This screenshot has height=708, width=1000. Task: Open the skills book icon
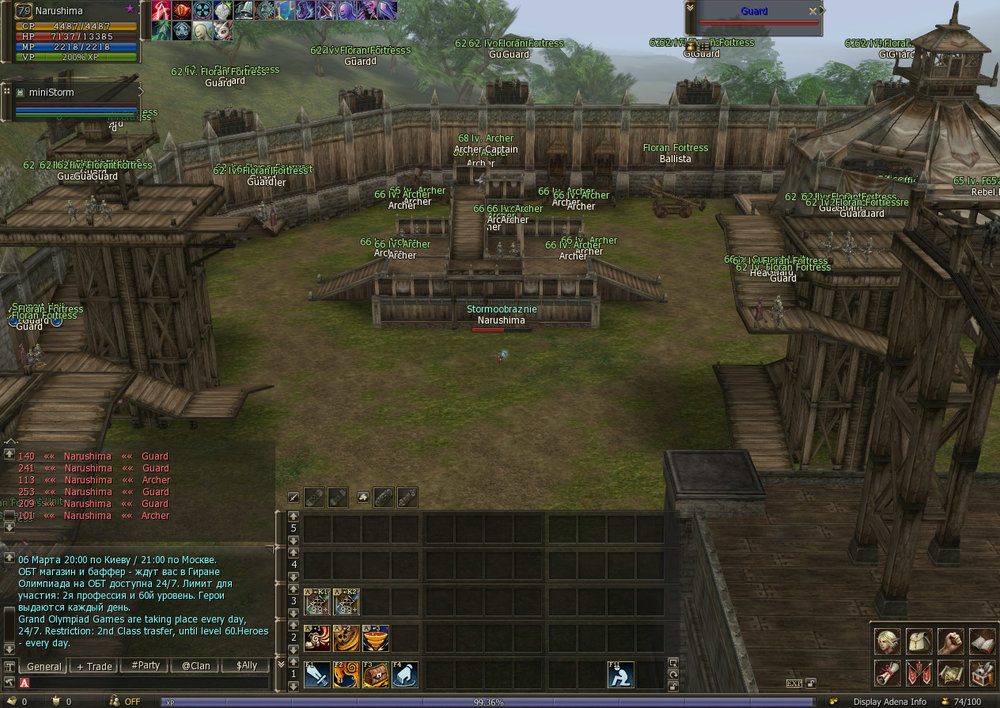[x=981, y=641]
